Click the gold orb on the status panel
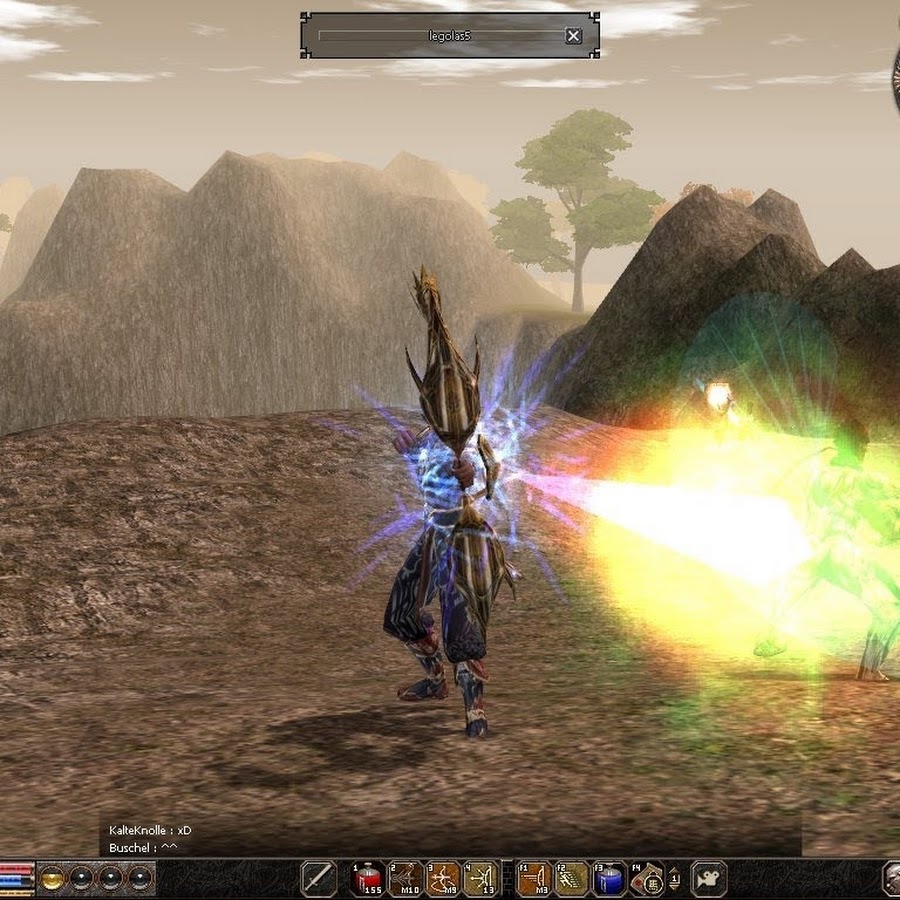Screen dimensions: 900x900 pyautogui.click(x=52, y=878)
